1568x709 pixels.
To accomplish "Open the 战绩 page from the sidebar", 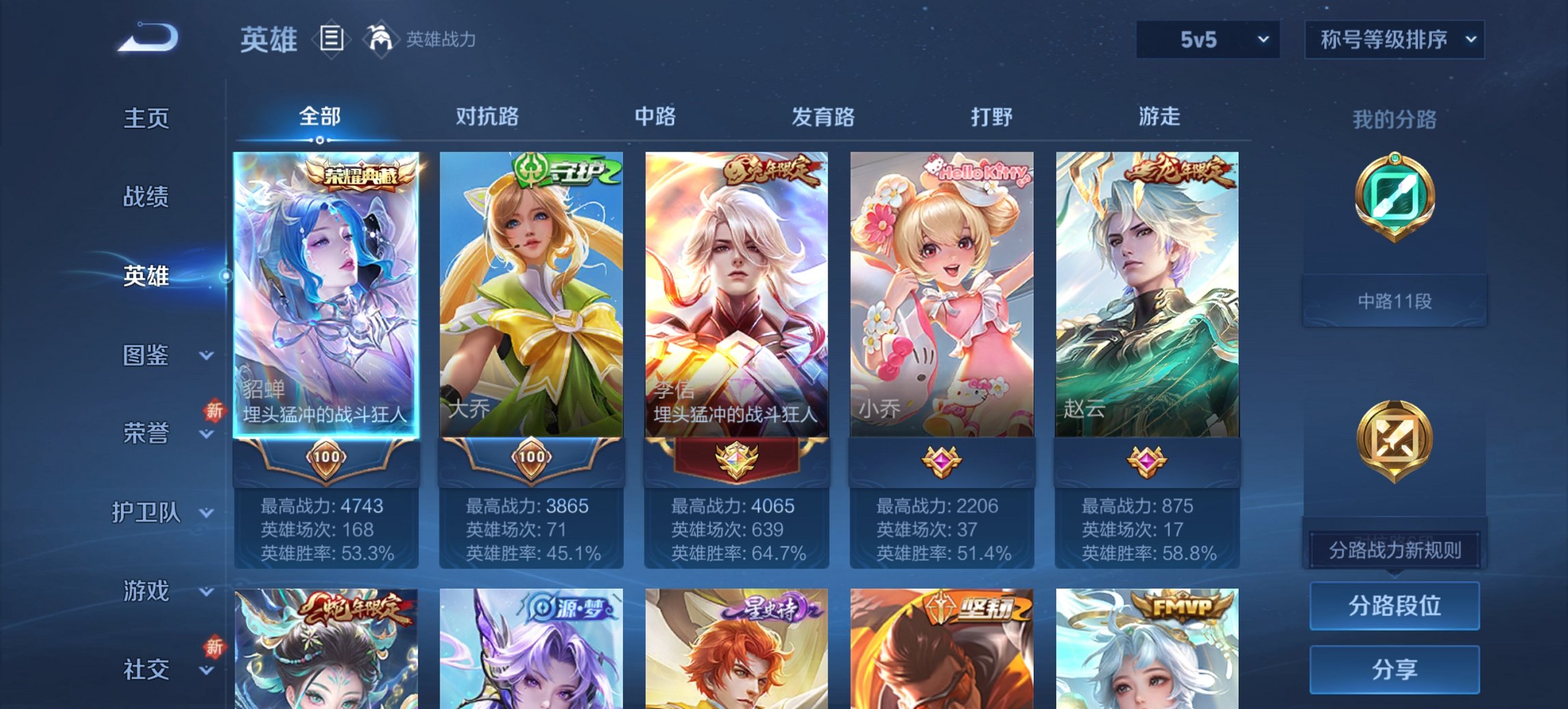I will [x=146, y=197].
